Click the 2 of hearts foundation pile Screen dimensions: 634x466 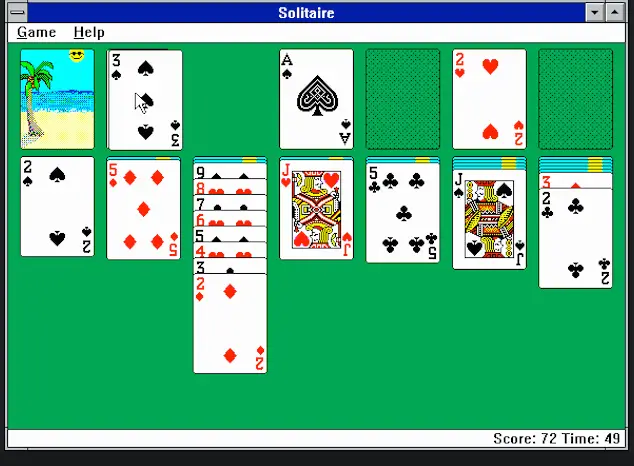pyautogui.click(x=489, y=99)
